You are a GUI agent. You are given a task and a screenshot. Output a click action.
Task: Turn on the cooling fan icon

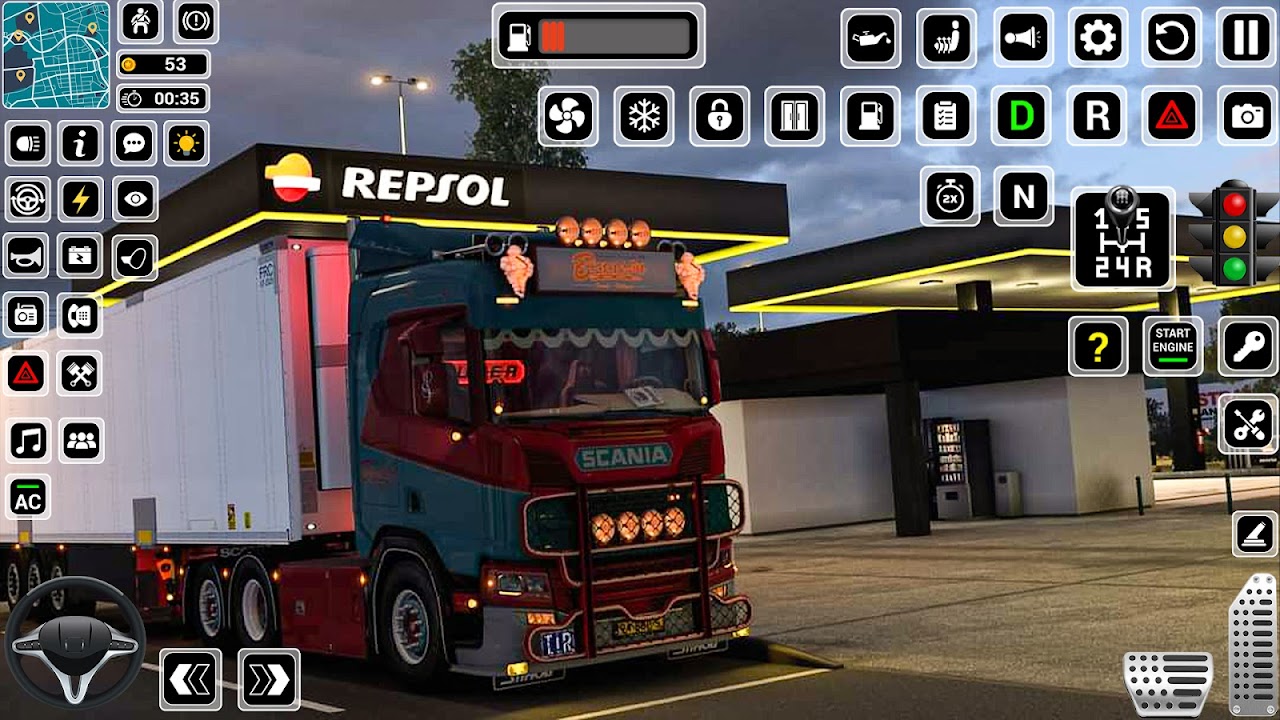click(568, 117)
